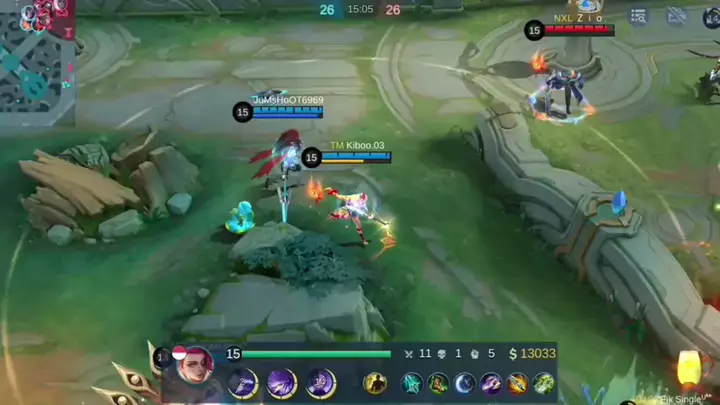Select the teal star item slot
Viewport: 720px width, 405px height.
tap(412, 383)
